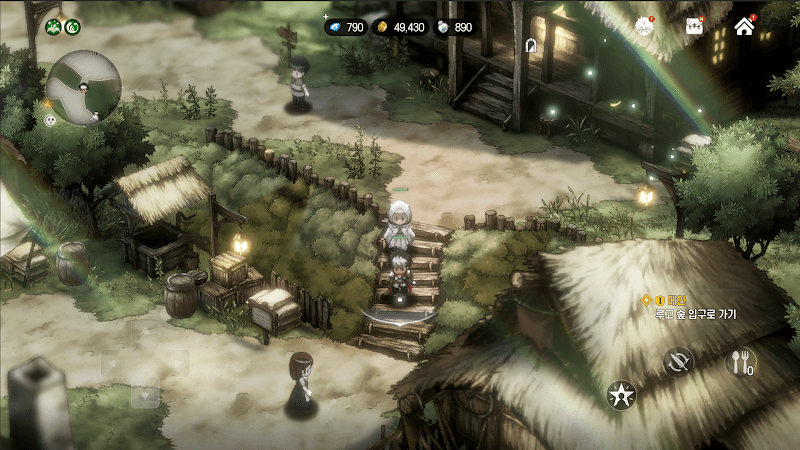Screen dimensions: 800x450
Task: Open the home menu house icon
Action: click(744, 27)
